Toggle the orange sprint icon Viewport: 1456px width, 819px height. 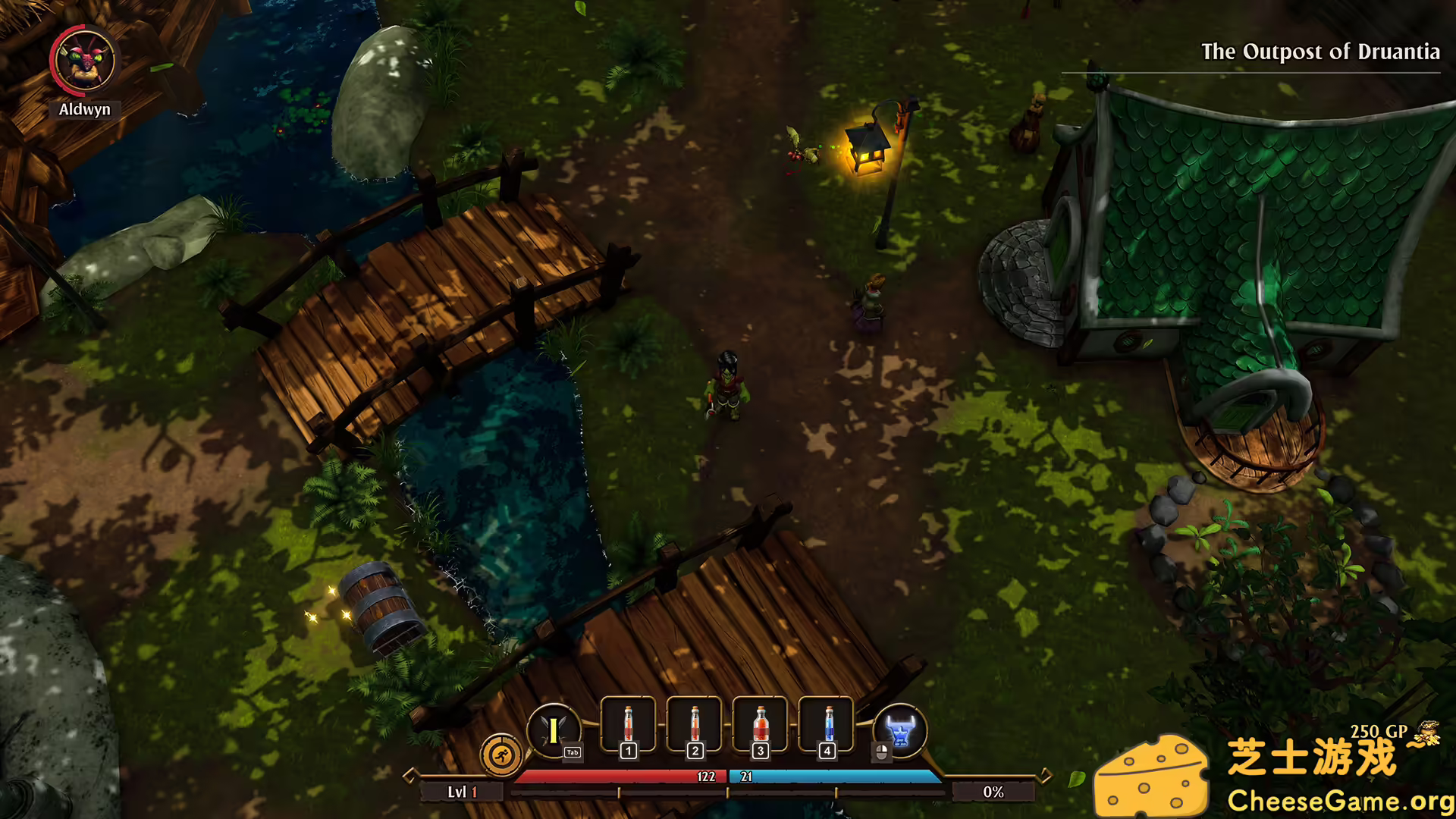(x=501, y=755)
